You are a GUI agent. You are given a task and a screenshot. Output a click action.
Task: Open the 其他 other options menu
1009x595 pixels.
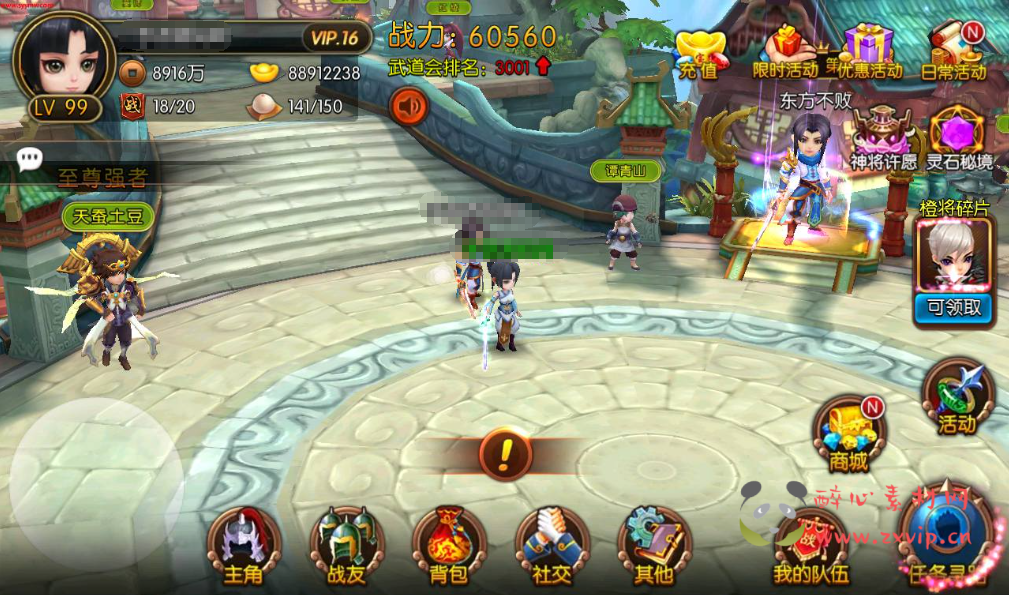point(654,547)
